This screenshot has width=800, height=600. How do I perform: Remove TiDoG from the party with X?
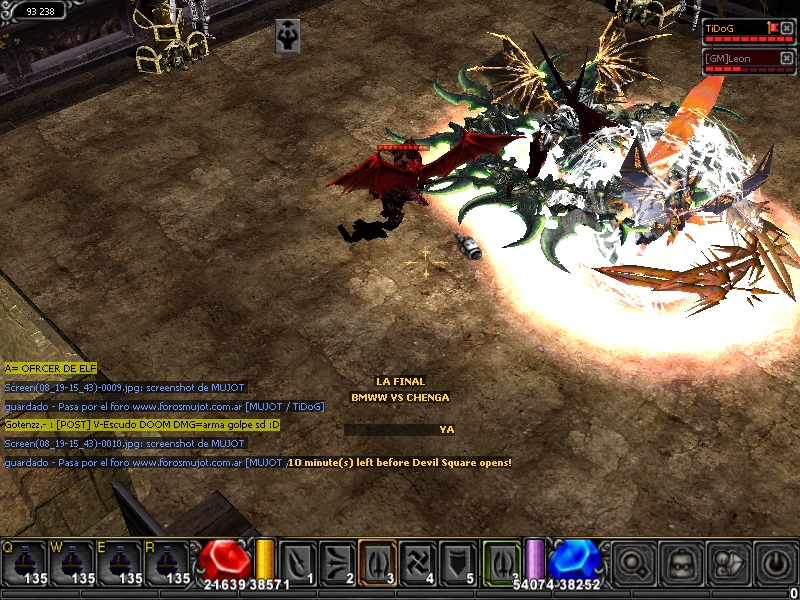(x=787, y=28)
